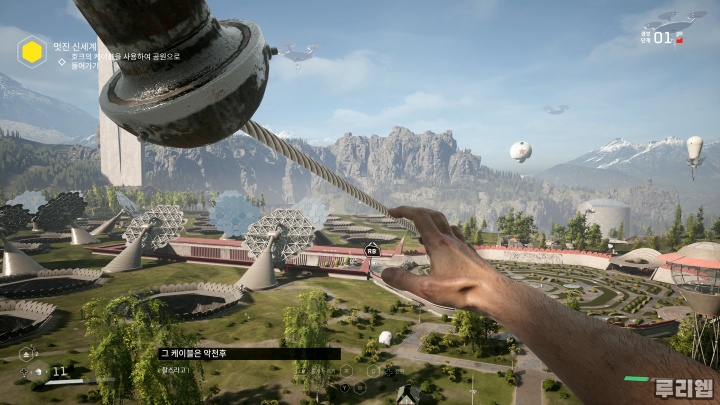Image resolution: width=720 pixels, height=405 pixels.
Task: Click the triangle item icon above the weapon
Action: tap(27, 352)
